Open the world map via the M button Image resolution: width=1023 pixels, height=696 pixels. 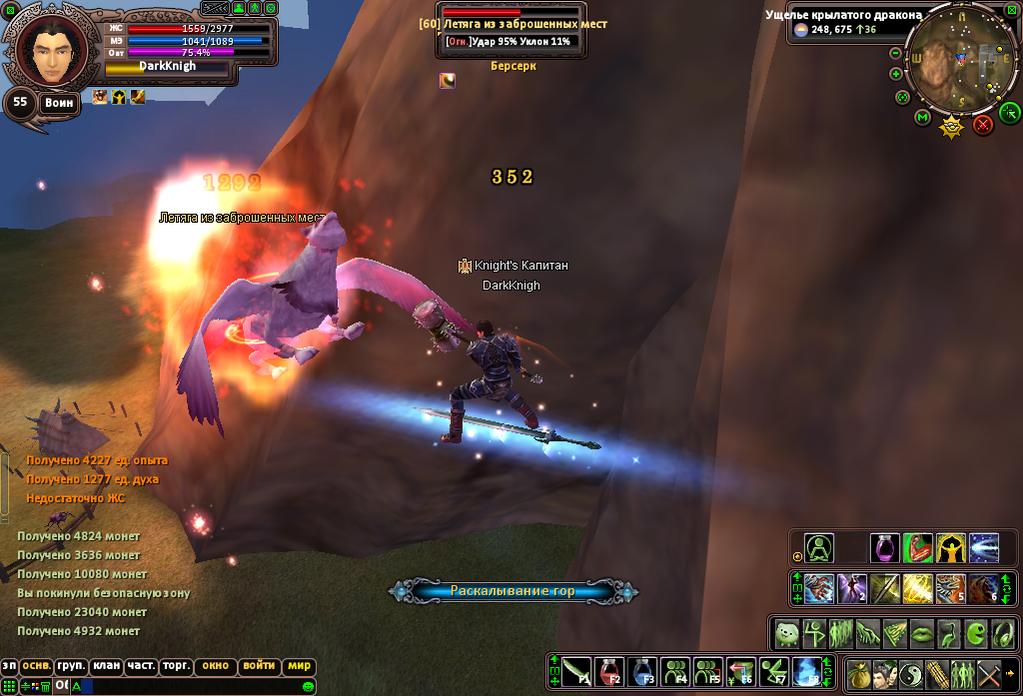coord(922,117)
